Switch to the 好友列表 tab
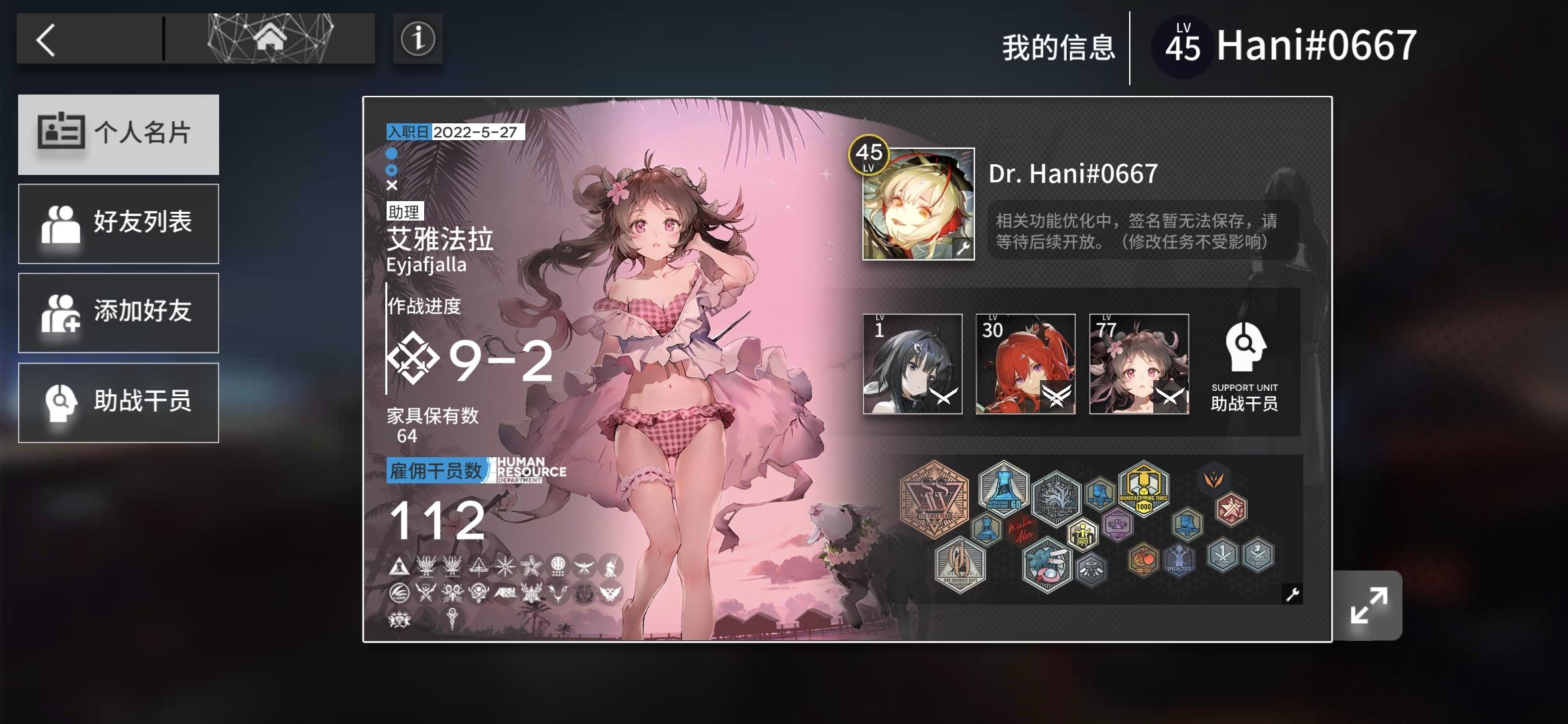Viewport: 1568px width, 724px height. [119, 223]
